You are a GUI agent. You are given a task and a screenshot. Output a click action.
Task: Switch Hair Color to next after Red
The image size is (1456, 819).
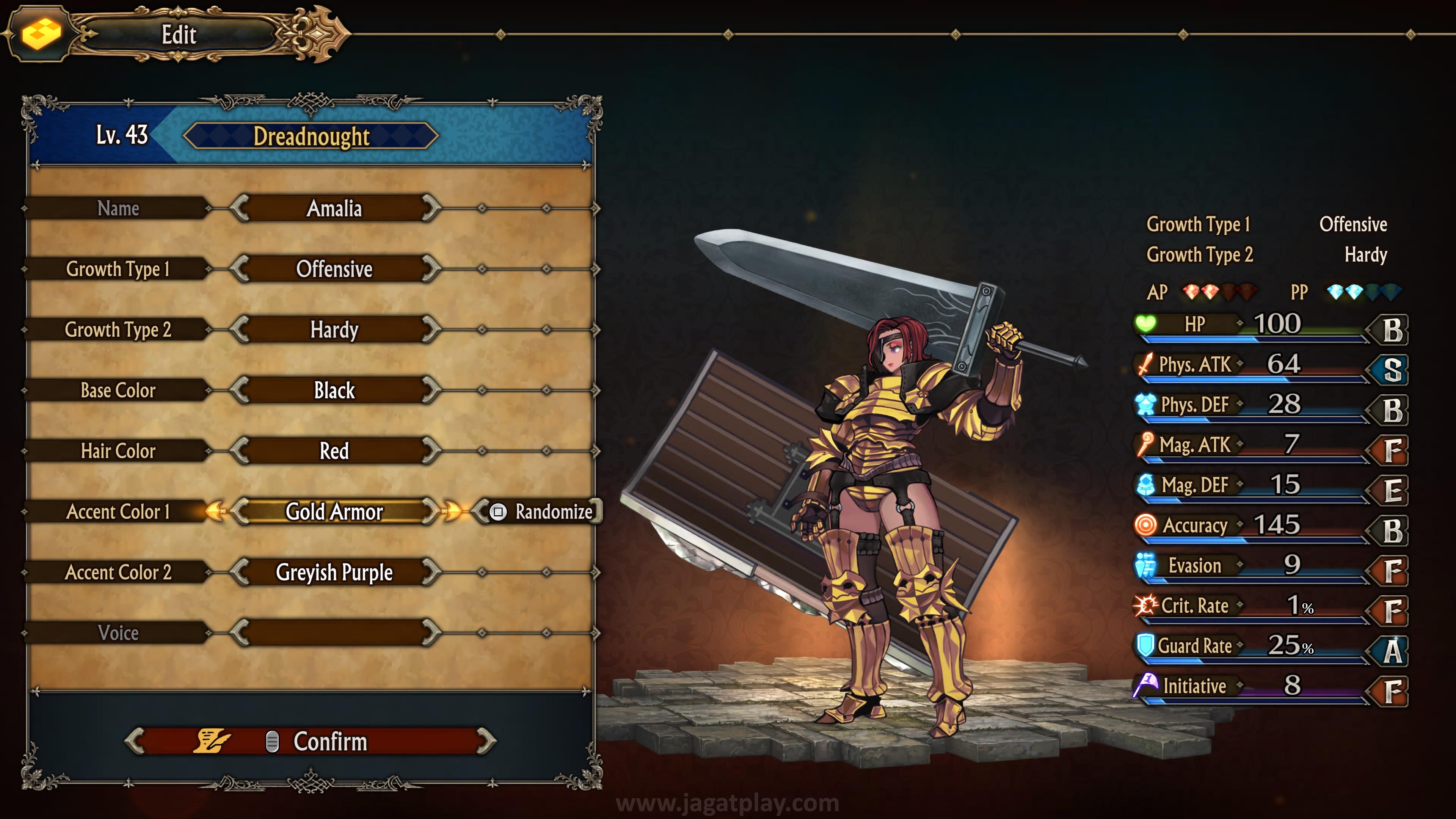click(431, 451)
